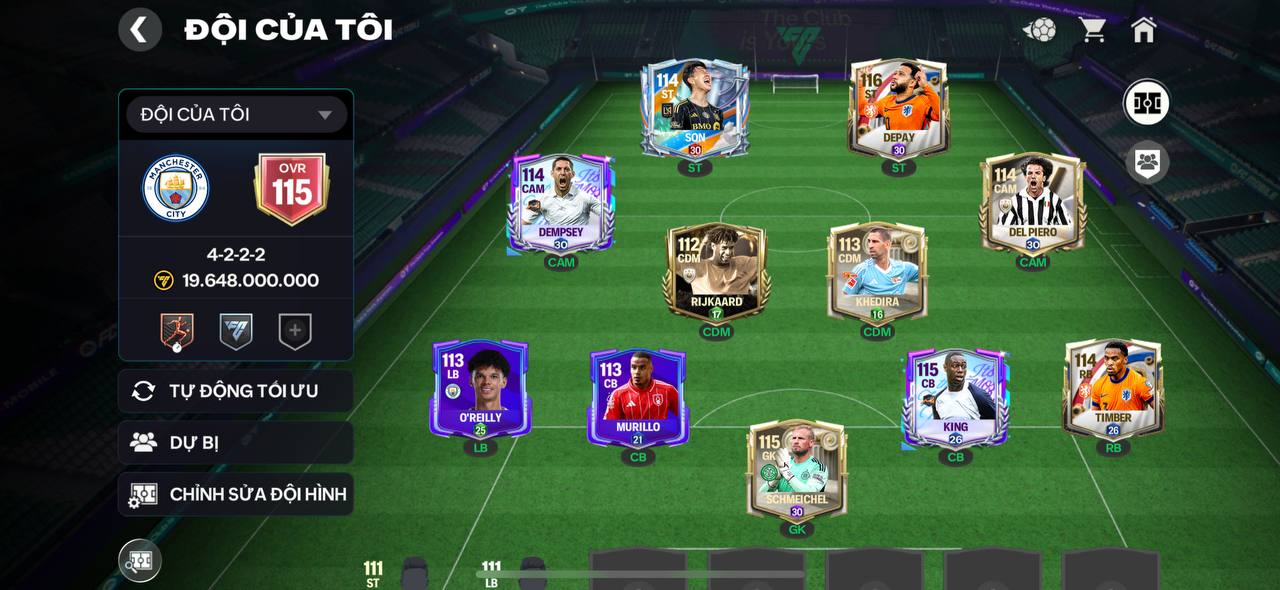Open the Dự Bị substitutes list

point(236,443)
